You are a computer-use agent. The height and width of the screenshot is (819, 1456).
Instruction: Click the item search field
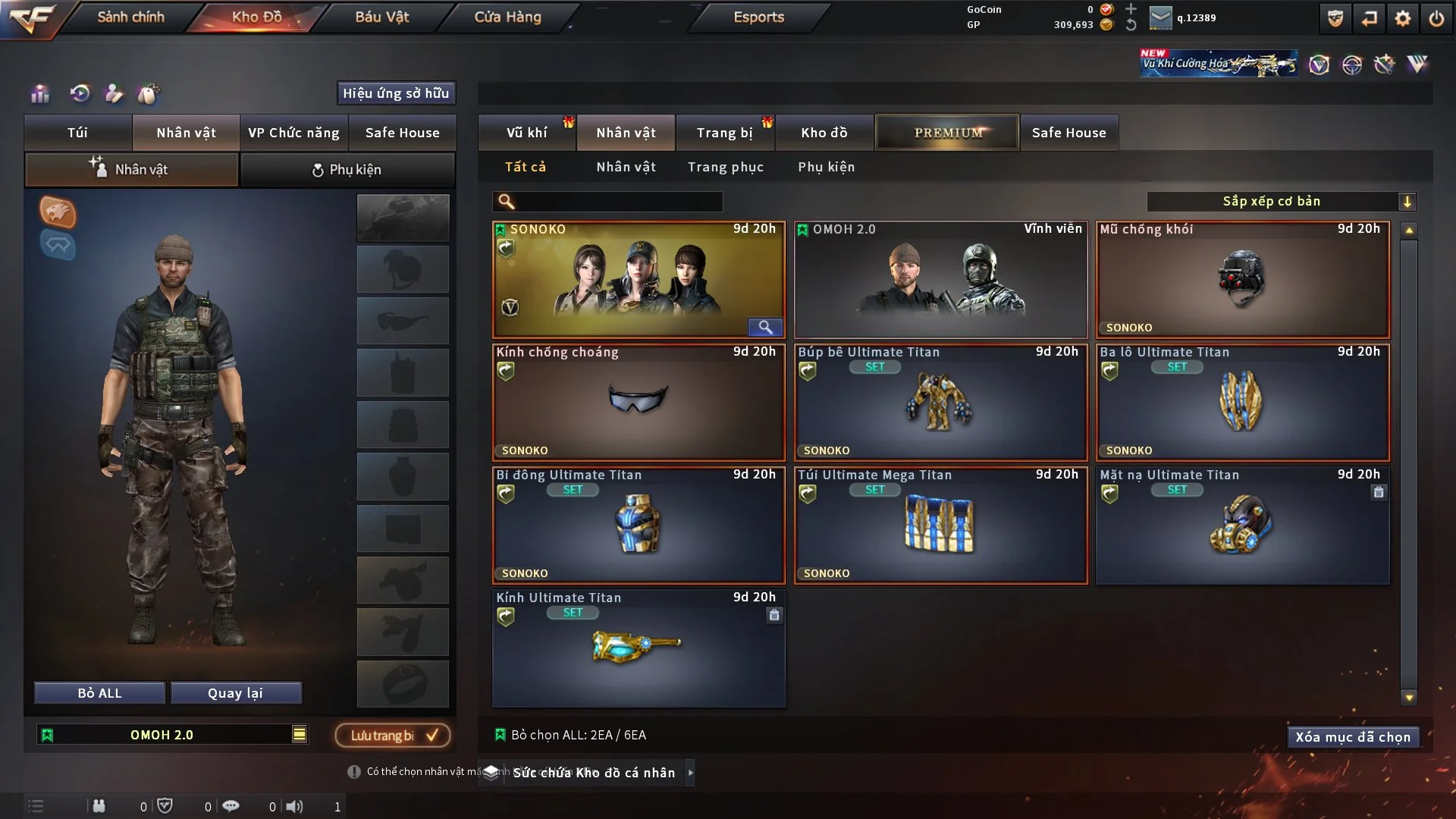coord(618,201)
